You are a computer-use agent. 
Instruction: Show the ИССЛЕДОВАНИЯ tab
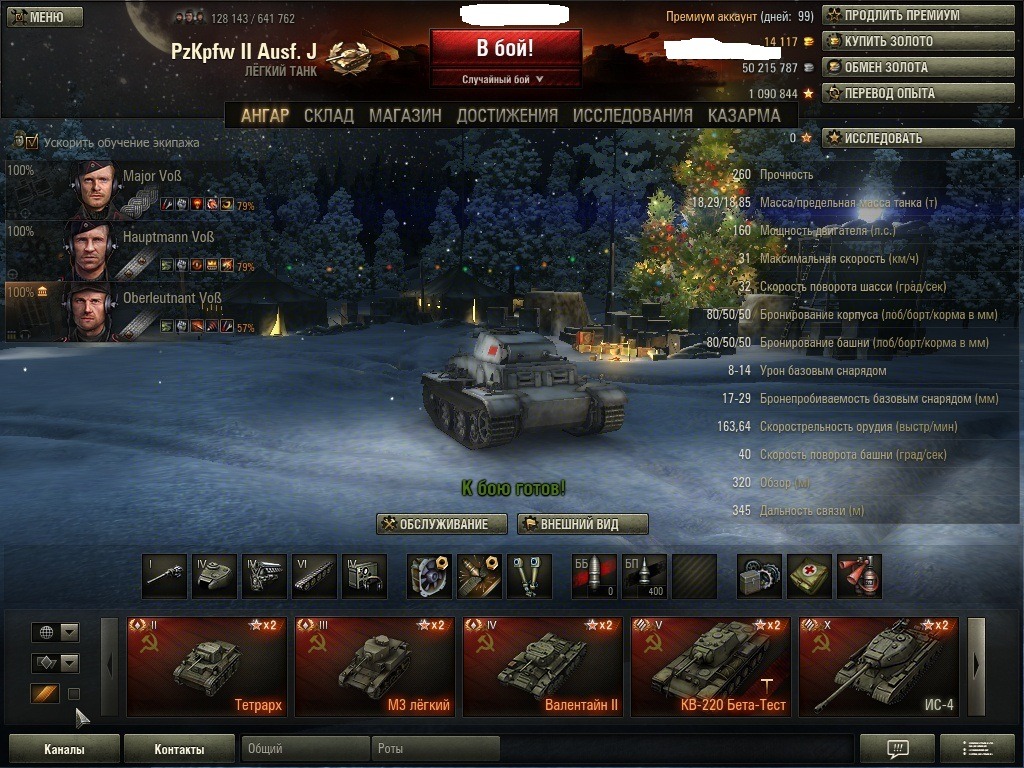[x=632, y=115]
